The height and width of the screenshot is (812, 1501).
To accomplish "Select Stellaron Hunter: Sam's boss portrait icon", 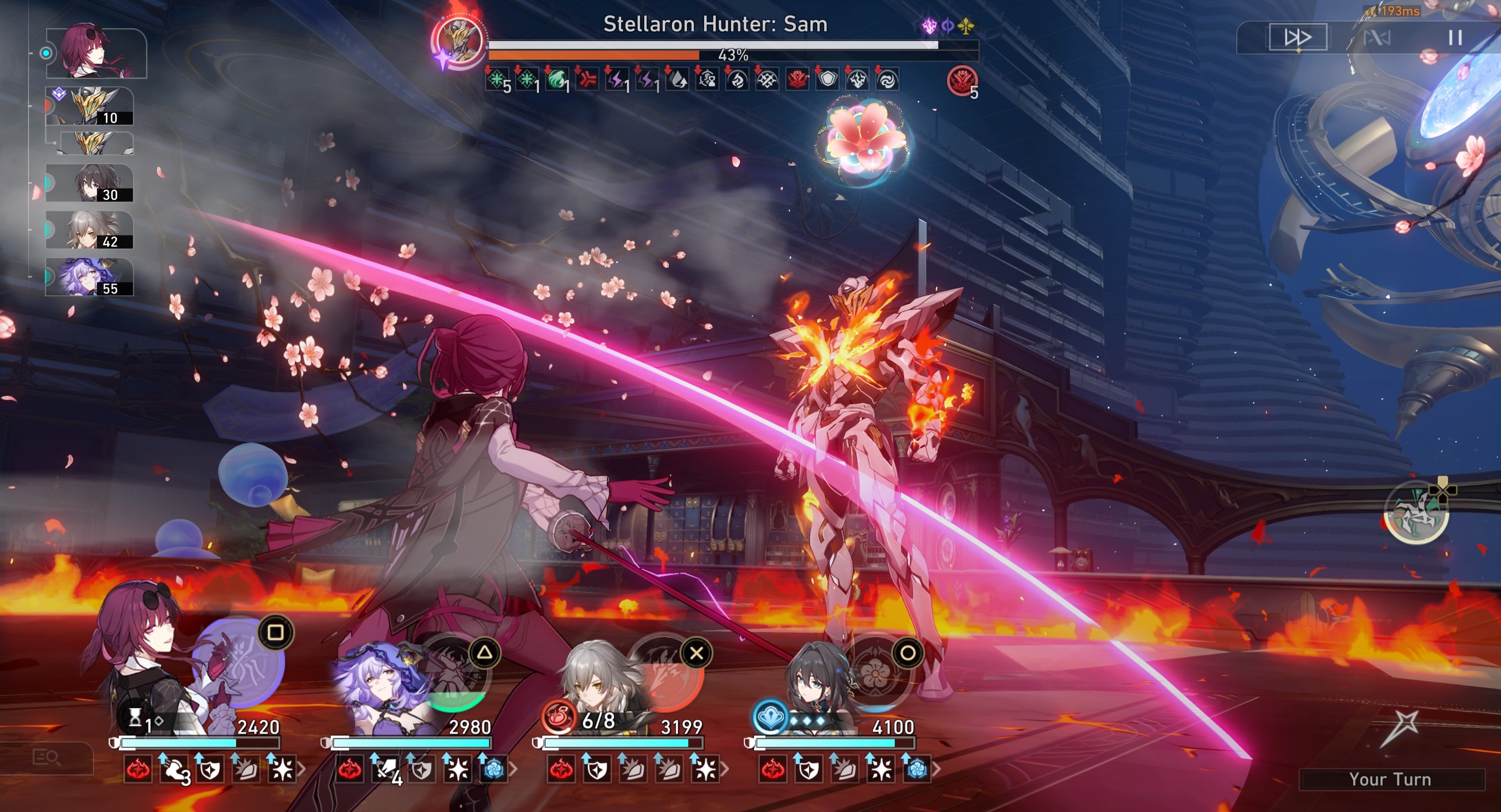I will click(459, 41).
